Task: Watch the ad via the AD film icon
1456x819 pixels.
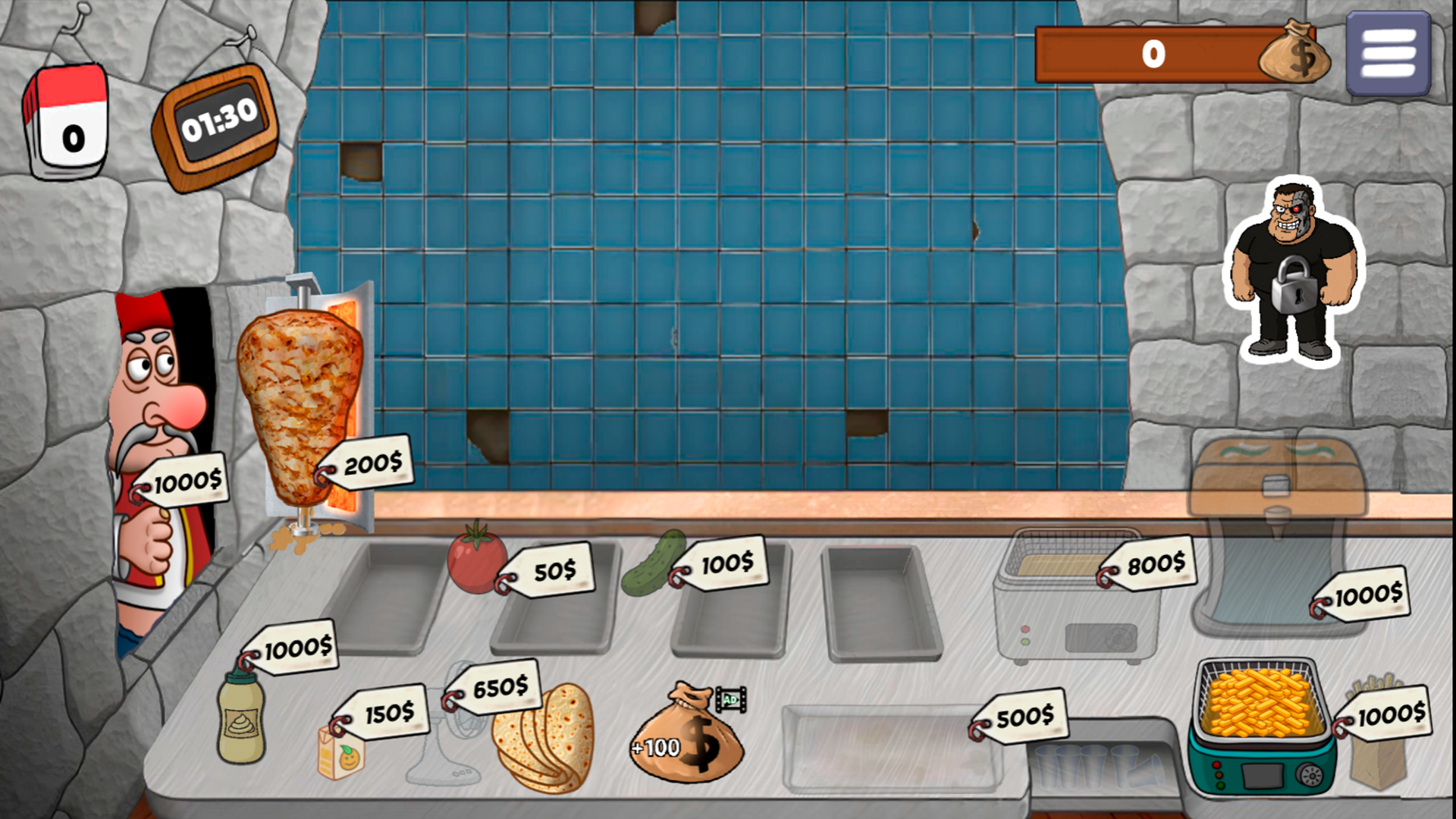Action: (x=730, y=698)
